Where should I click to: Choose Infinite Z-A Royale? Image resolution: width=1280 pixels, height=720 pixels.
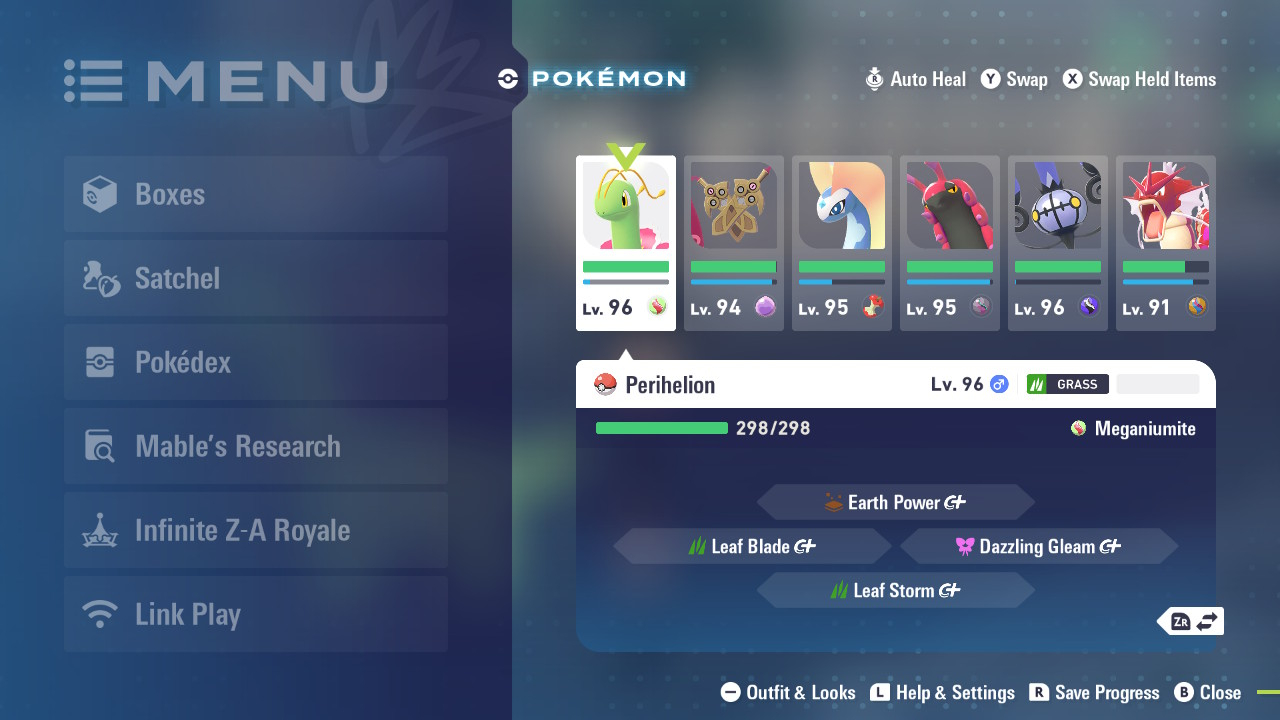click(255, 530)
